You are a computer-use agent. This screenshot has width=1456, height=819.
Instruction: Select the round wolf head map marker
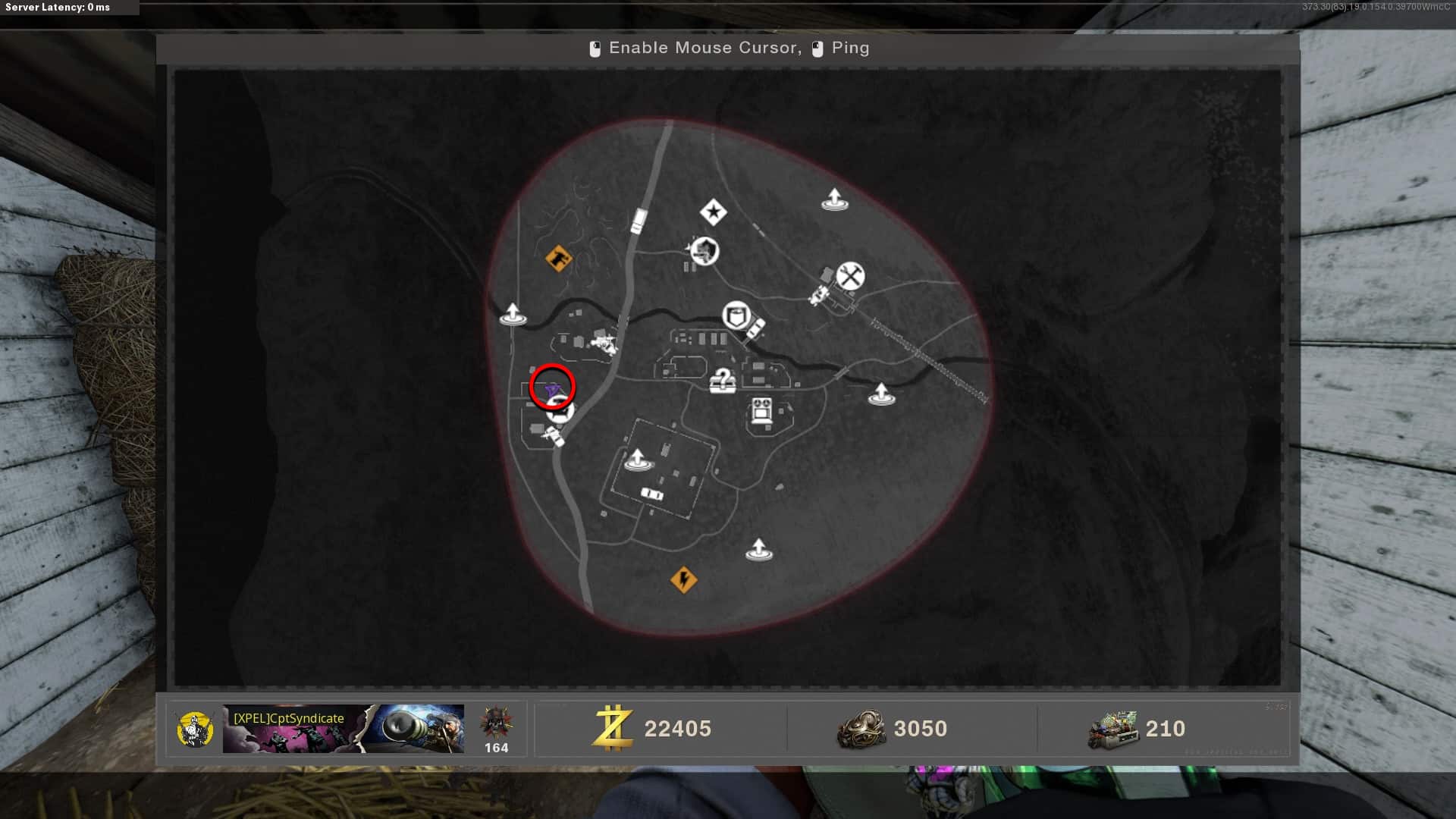click(x=704, y=250)
